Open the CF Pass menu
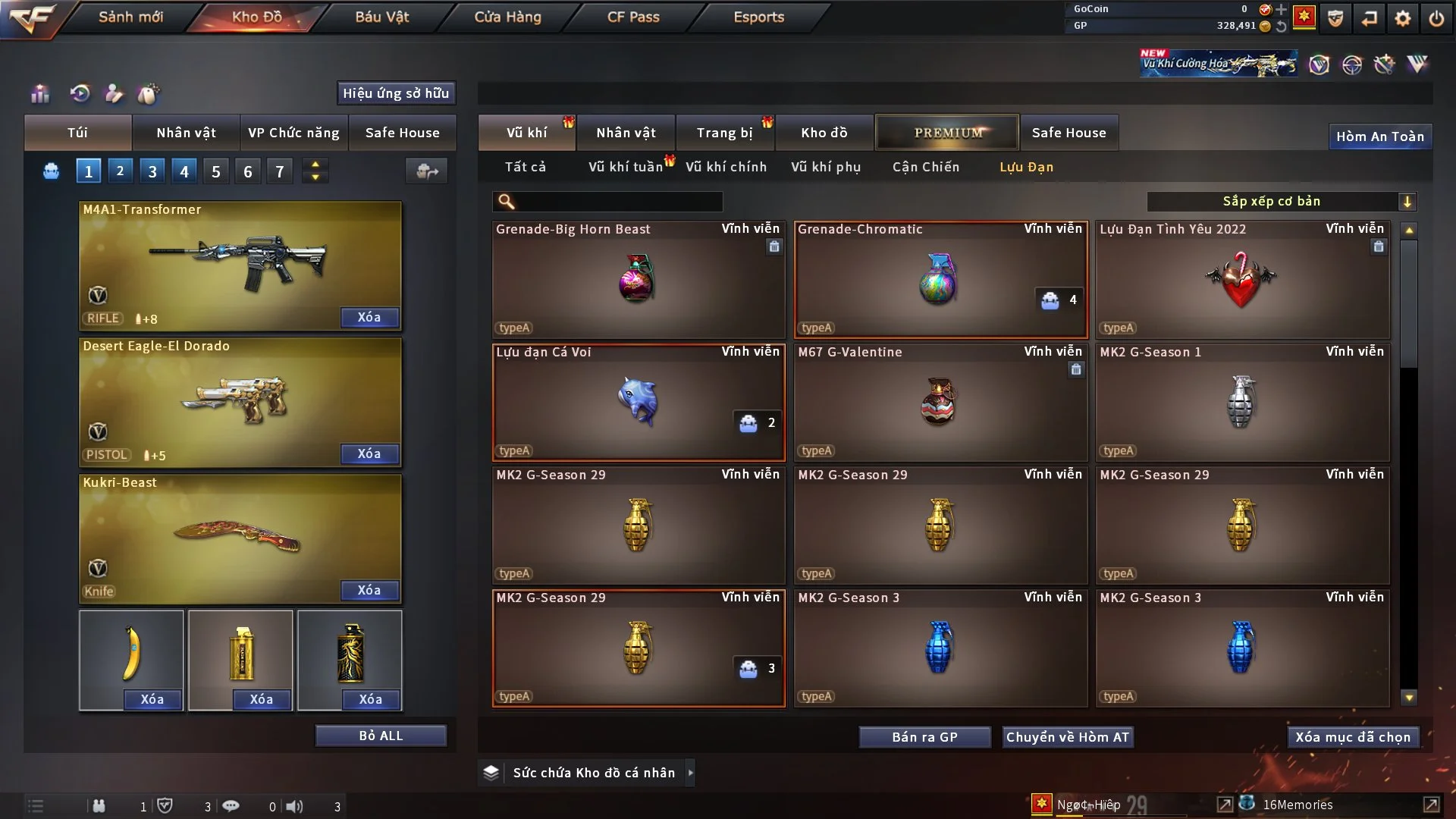1456x819 pixels. (x=633, y=17)
